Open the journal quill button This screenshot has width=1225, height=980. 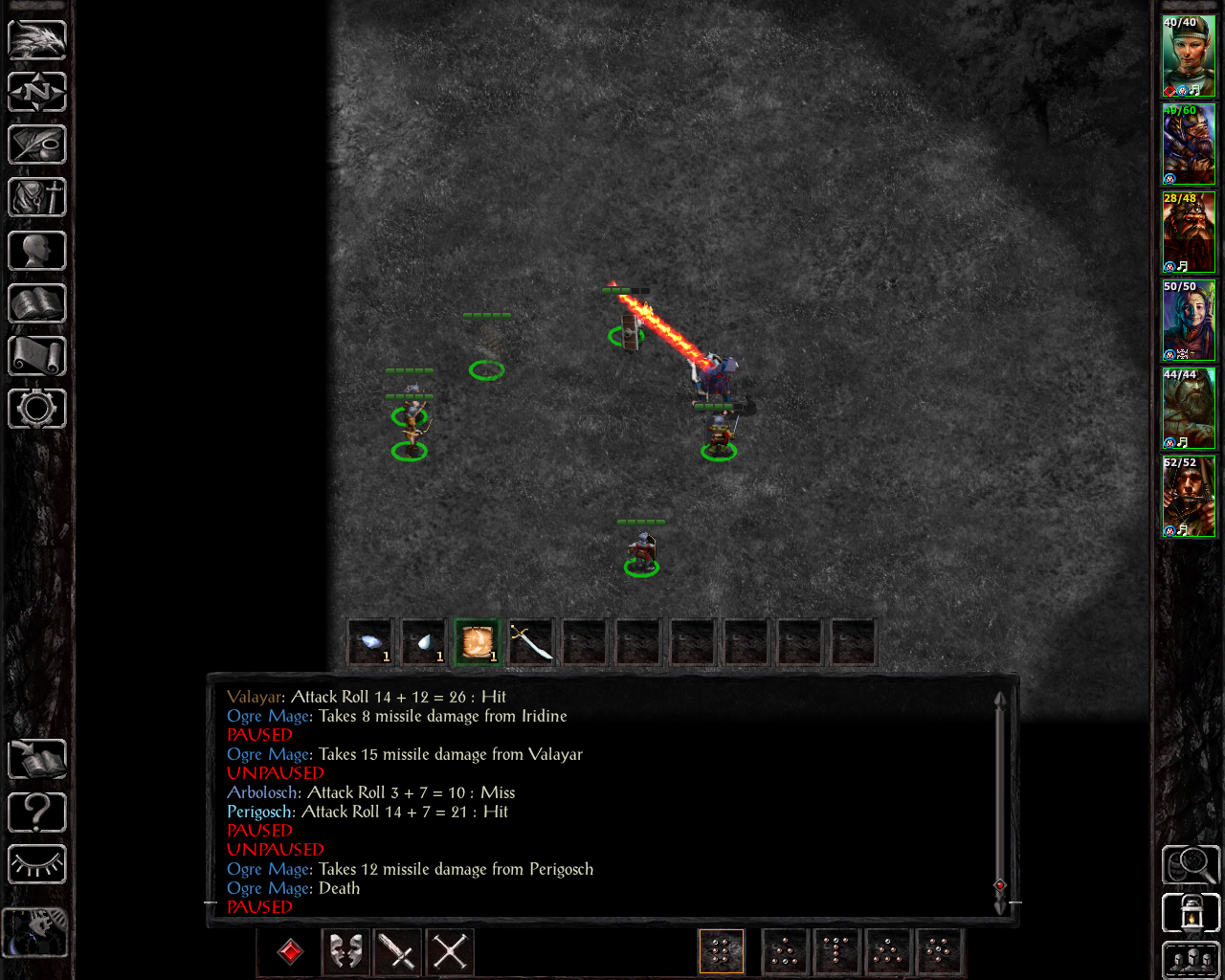pos(37,145)
